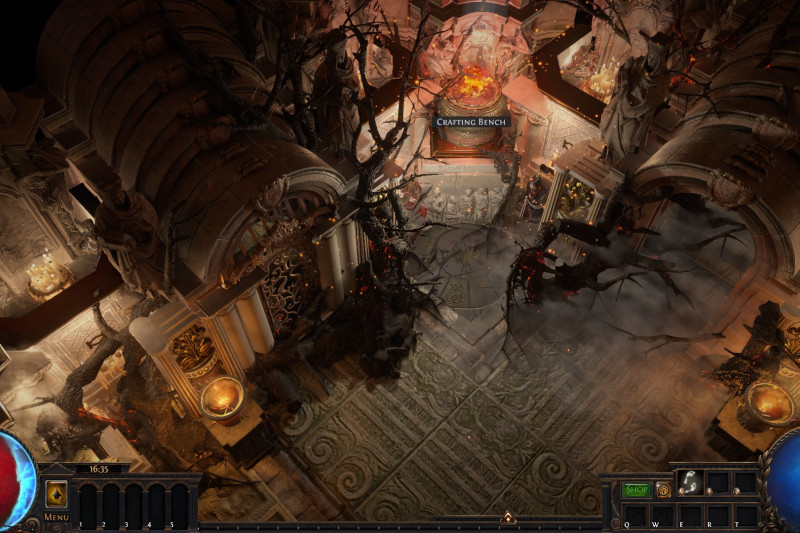Select the footprints move skill slot
Image resolution: width=800 pixels, height=533 pixels.
(x=689, y=482)
